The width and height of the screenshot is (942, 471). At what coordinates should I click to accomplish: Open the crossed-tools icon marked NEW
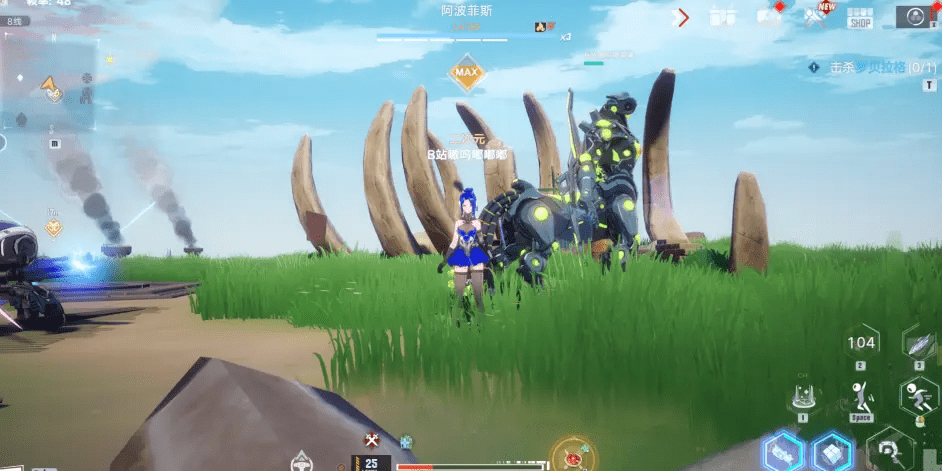point(816,16)
